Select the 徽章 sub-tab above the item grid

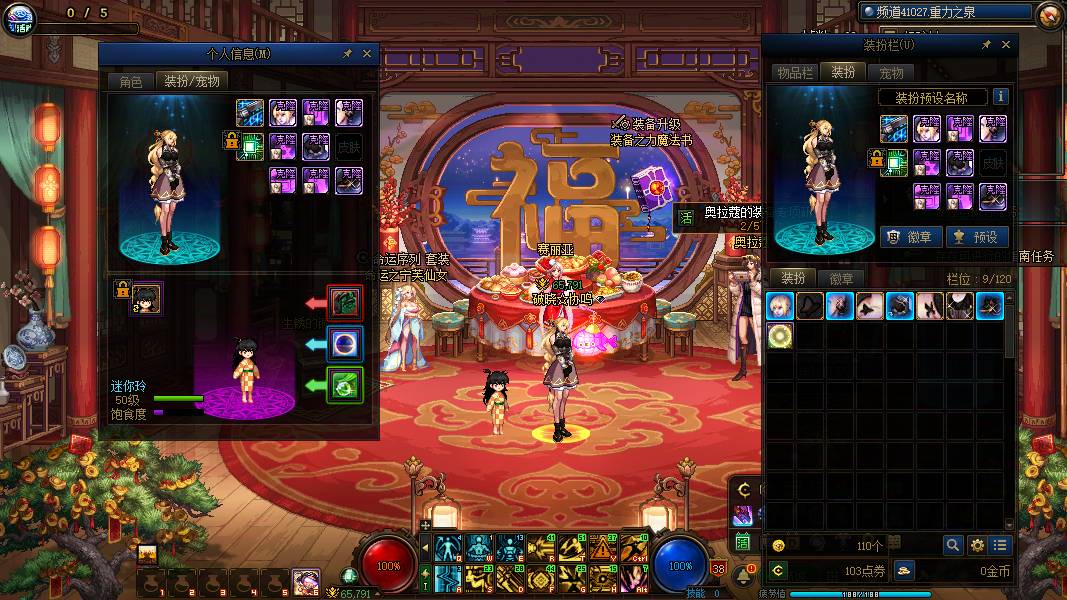(x=841, y=279)
